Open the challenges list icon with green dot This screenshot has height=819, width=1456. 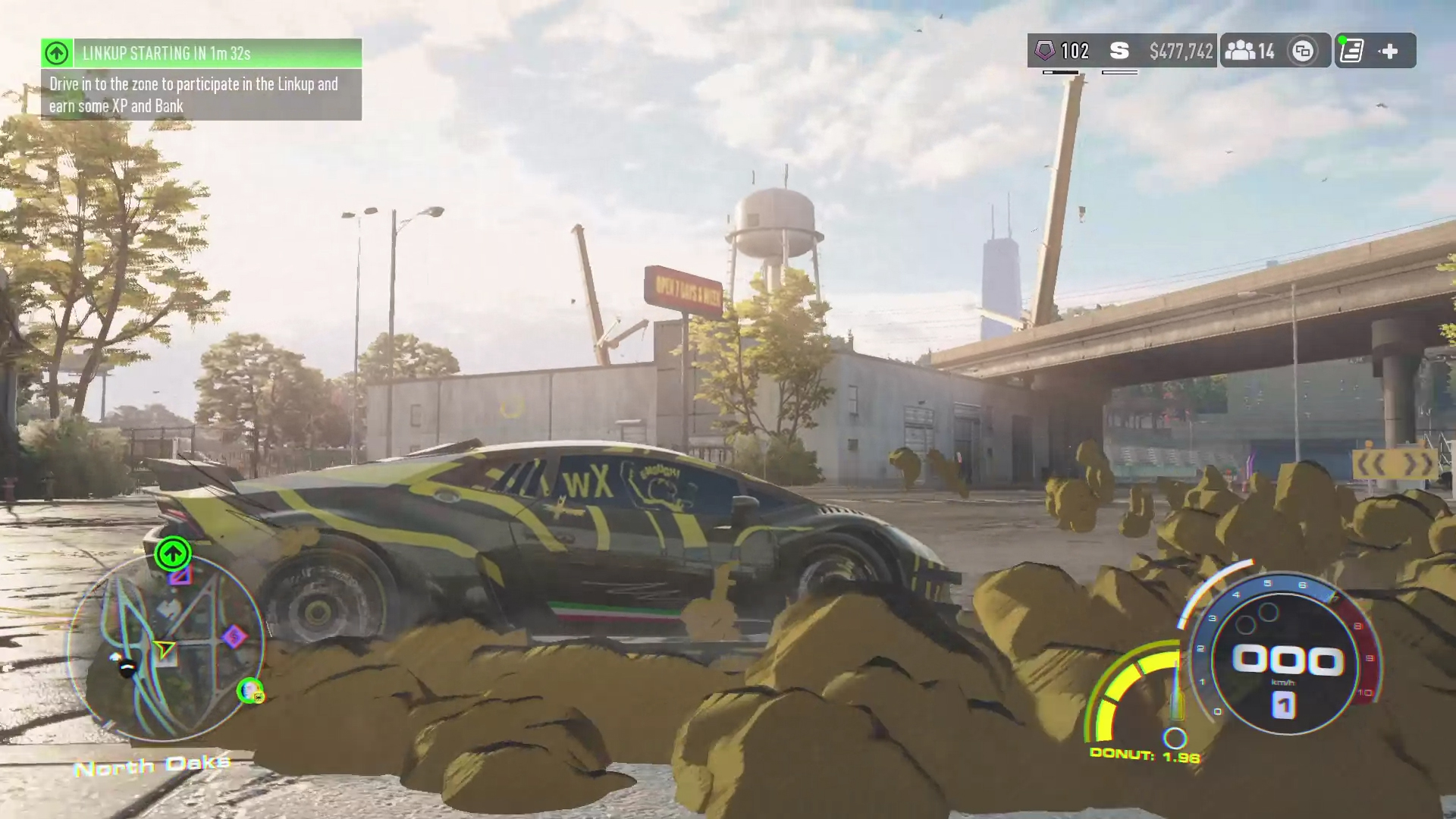pyautogui.click(x=1351, y=51)
